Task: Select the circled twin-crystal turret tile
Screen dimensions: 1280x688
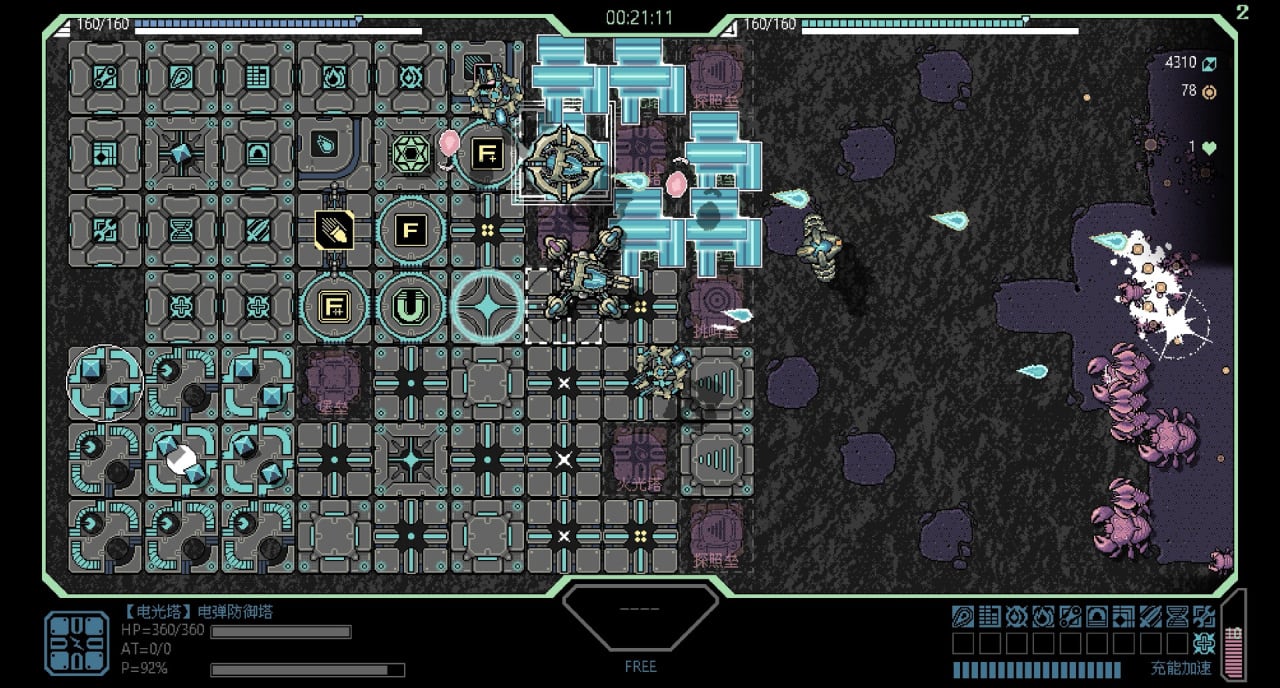Action: [105, 383]
